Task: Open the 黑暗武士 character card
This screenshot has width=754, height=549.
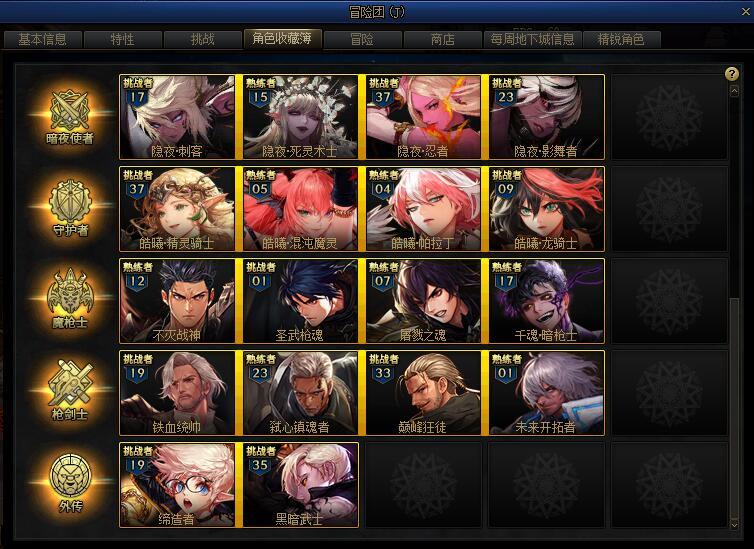Action: (300, 485)
